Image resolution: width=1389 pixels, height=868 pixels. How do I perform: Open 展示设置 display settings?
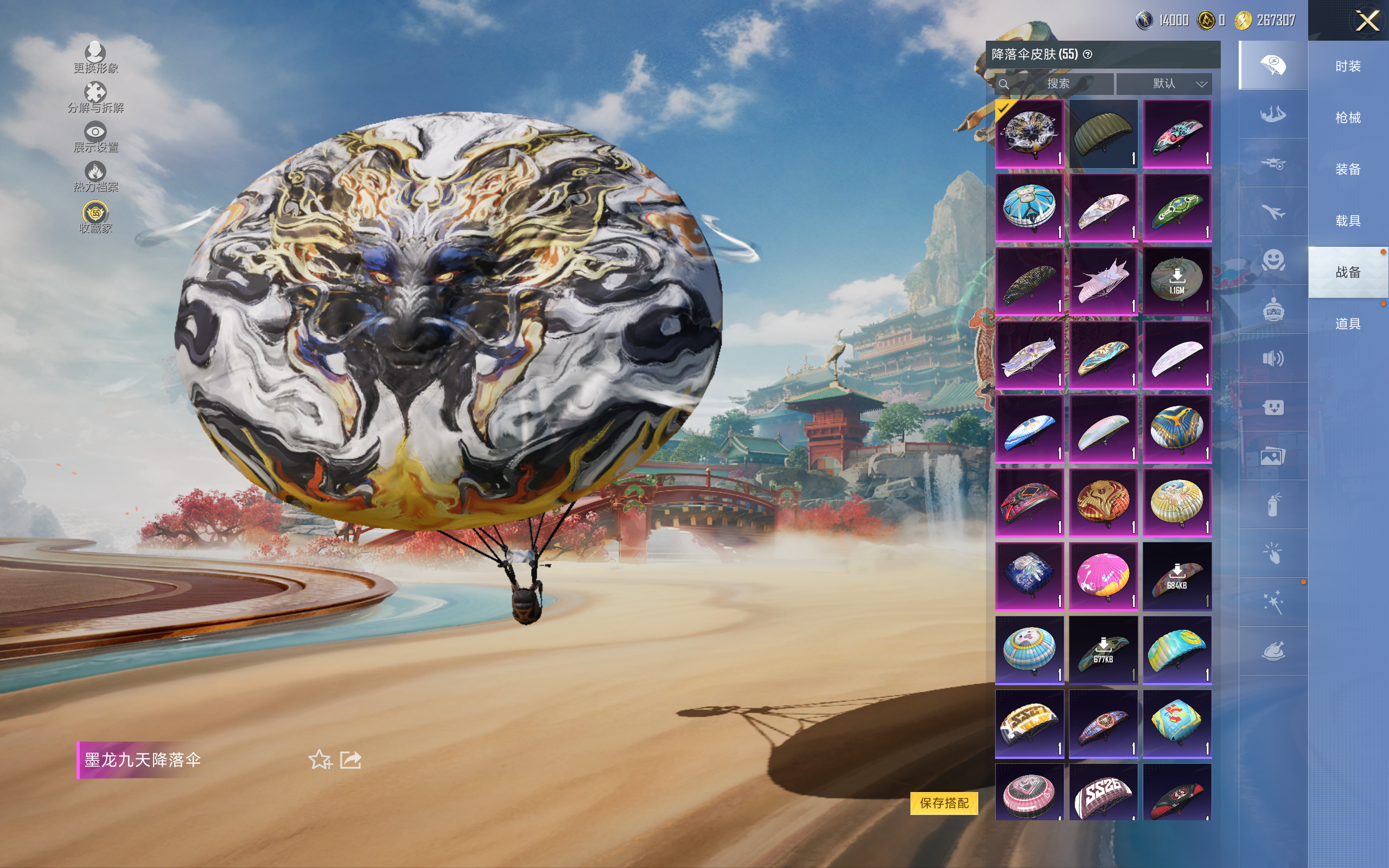95,137
